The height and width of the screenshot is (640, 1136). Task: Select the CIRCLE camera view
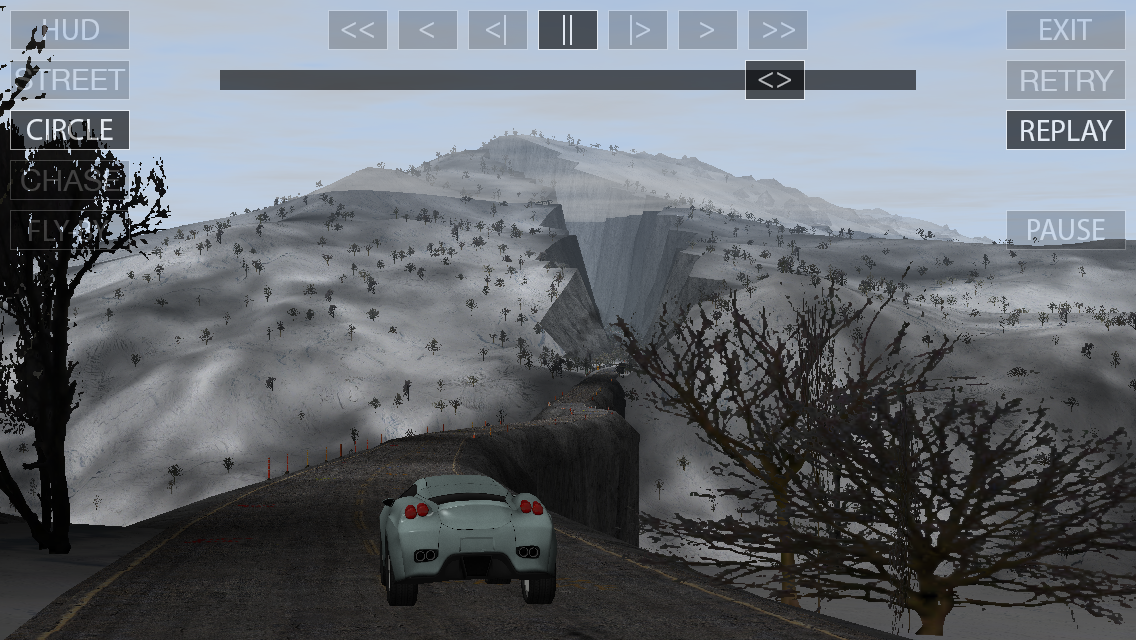tap(70, 130)
